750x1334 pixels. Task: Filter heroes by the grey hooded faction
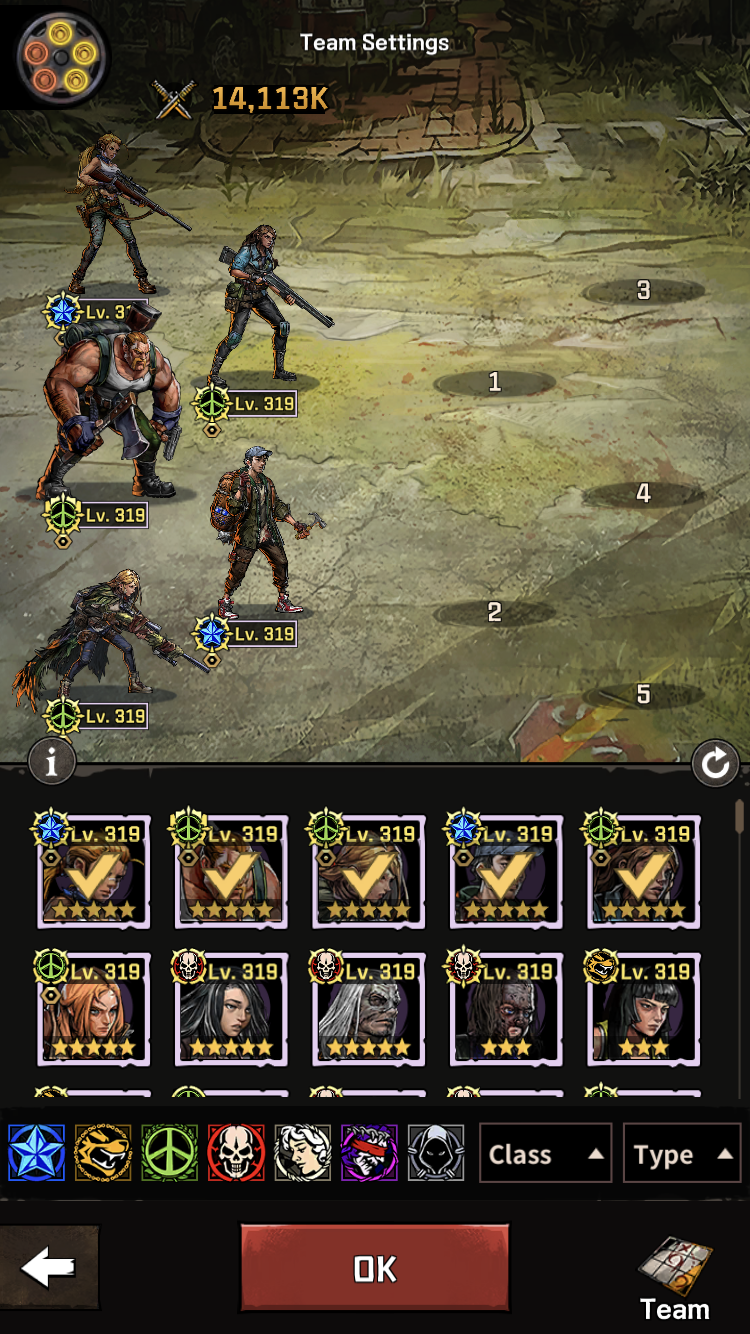point(436,1153)
